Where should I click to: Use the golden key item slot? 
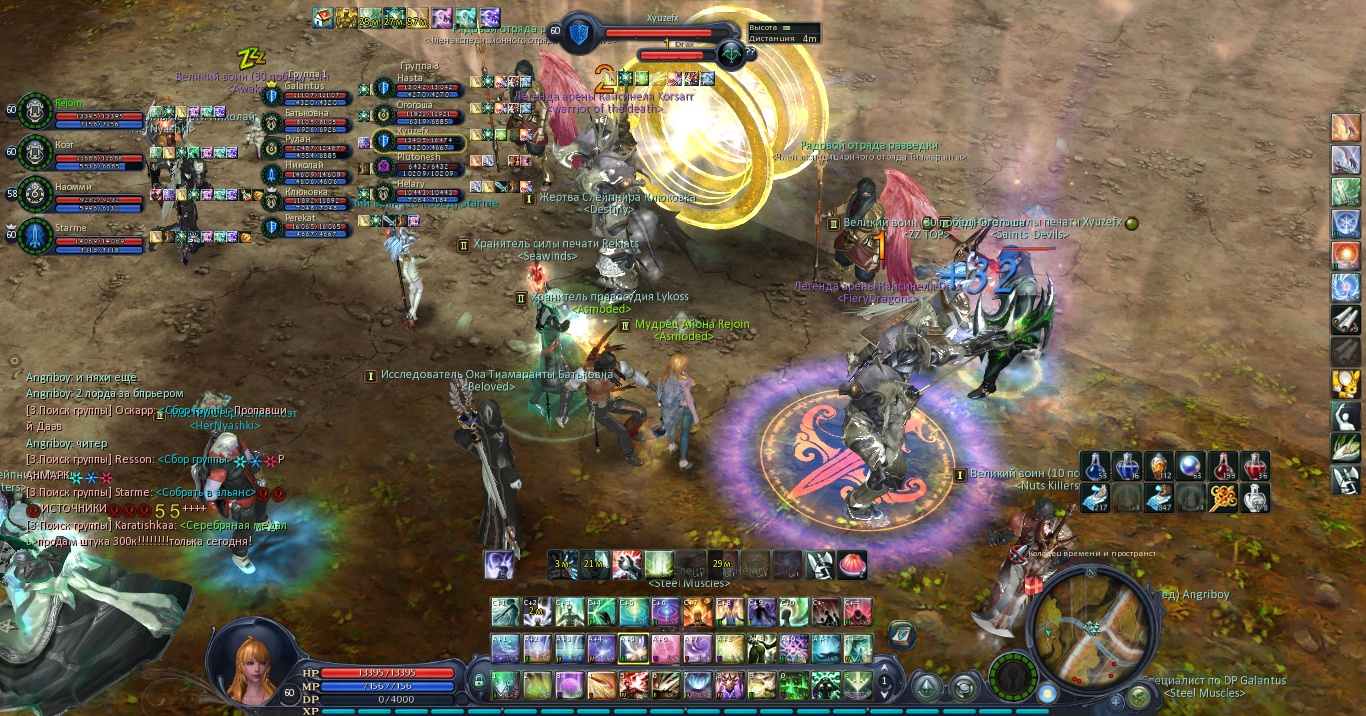1224,497
